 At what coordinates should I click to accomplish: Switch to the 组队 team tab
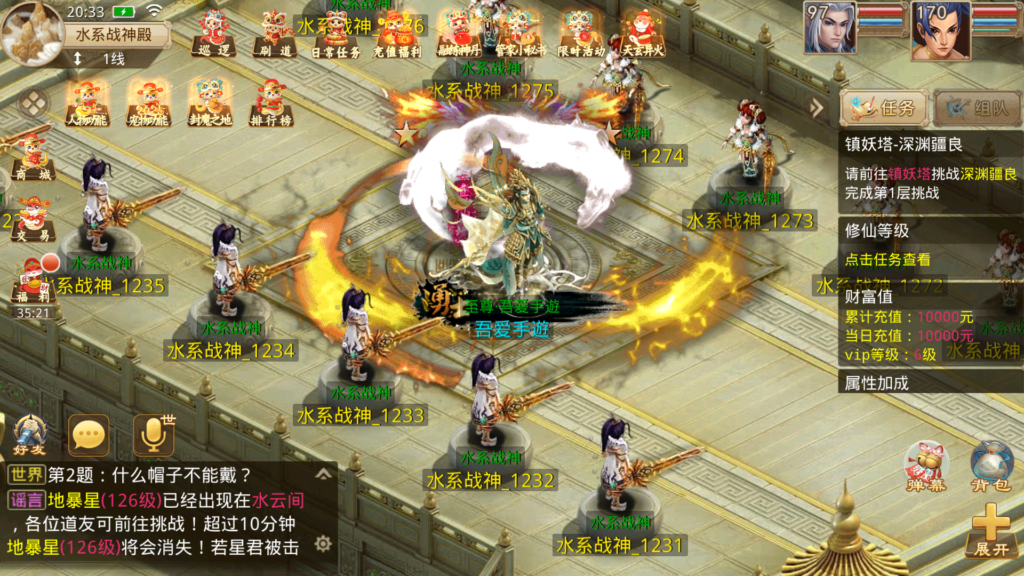point(978,108)
